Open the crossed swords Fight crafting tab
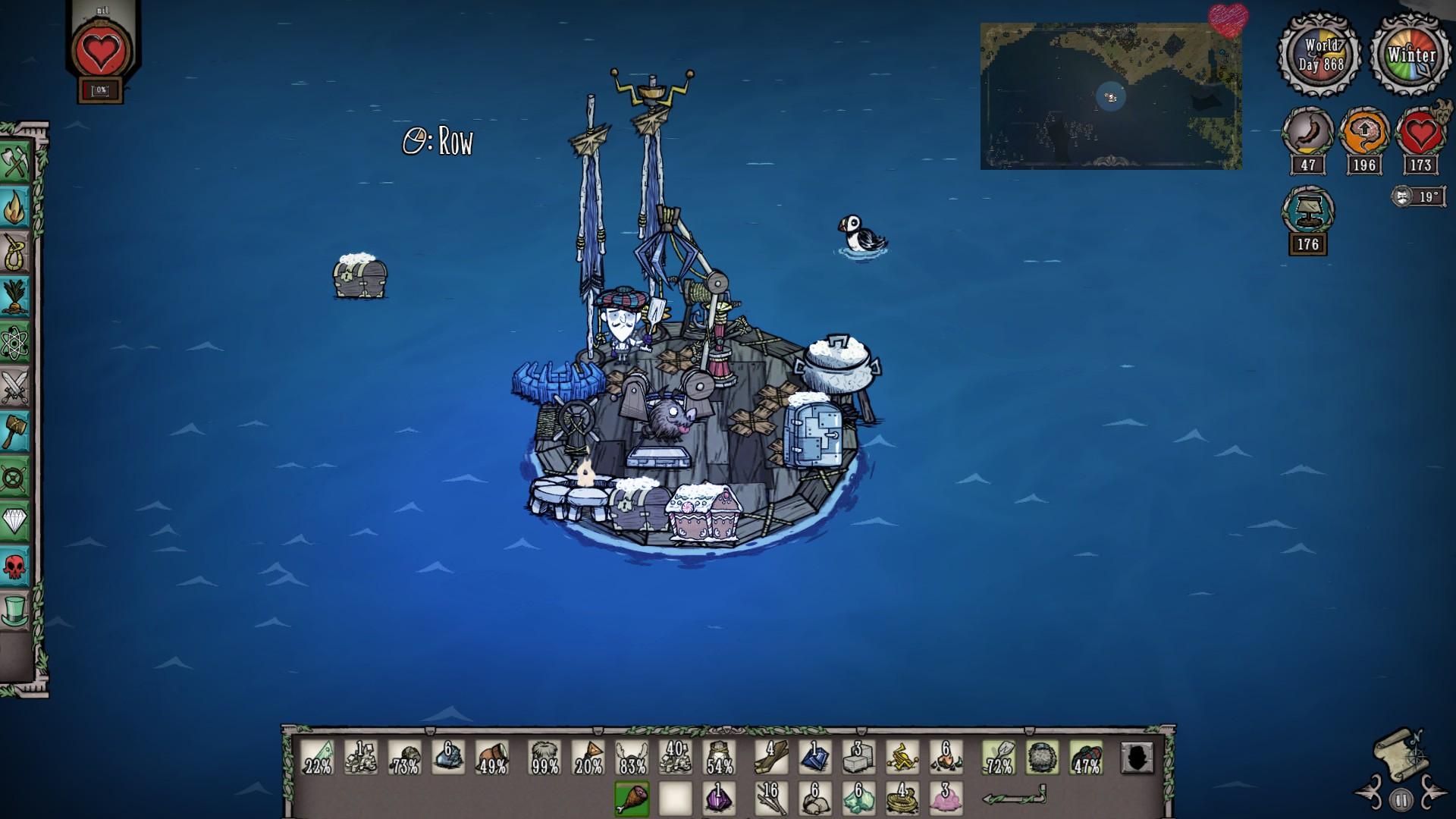The height and width of the screenshot is (819, 1456). pos(15,388)
